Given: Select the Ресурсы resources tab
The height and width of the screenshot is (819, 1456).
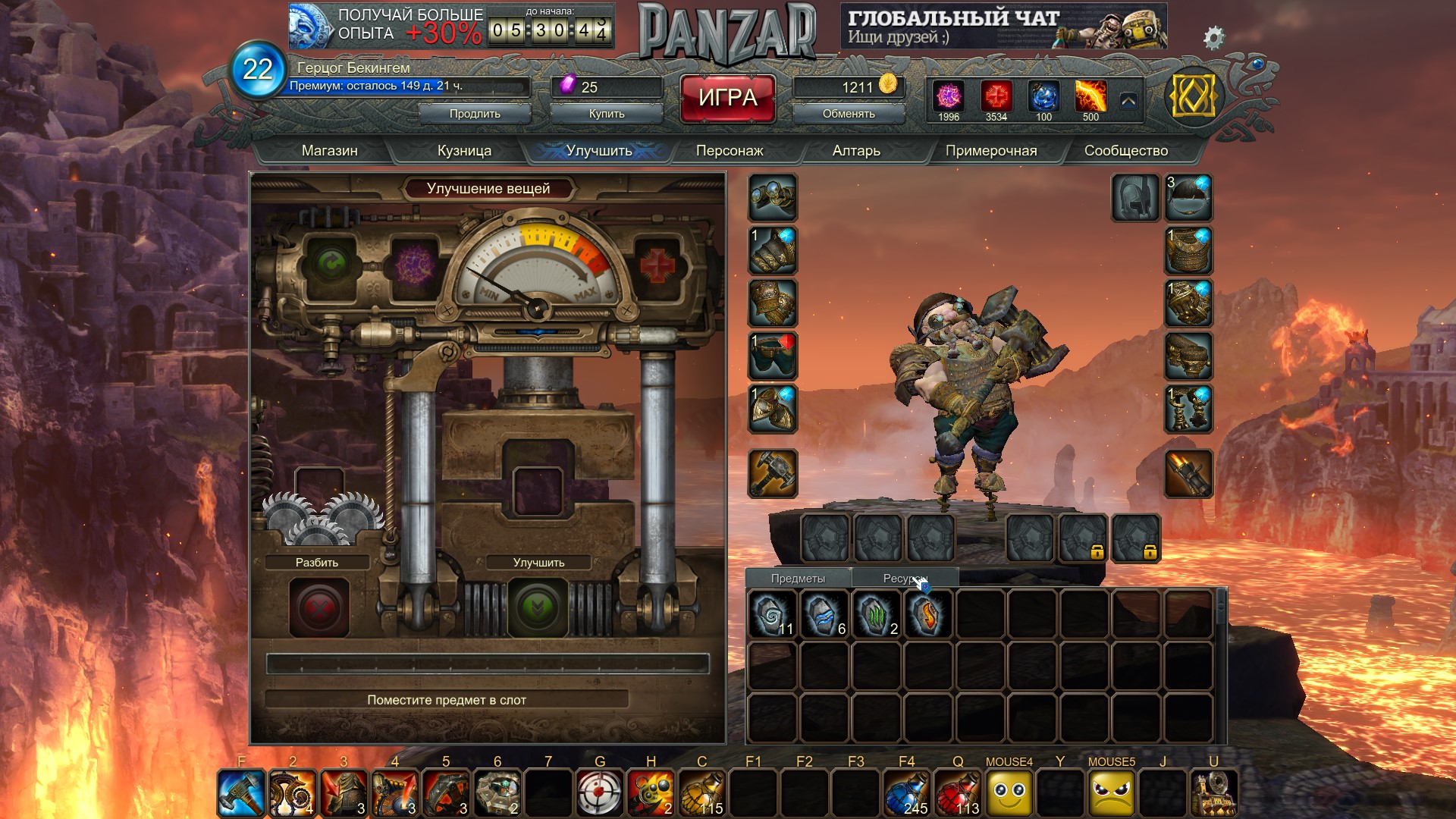Looking at the screenshot, I should pyautogui.click(x=905, y=579).
